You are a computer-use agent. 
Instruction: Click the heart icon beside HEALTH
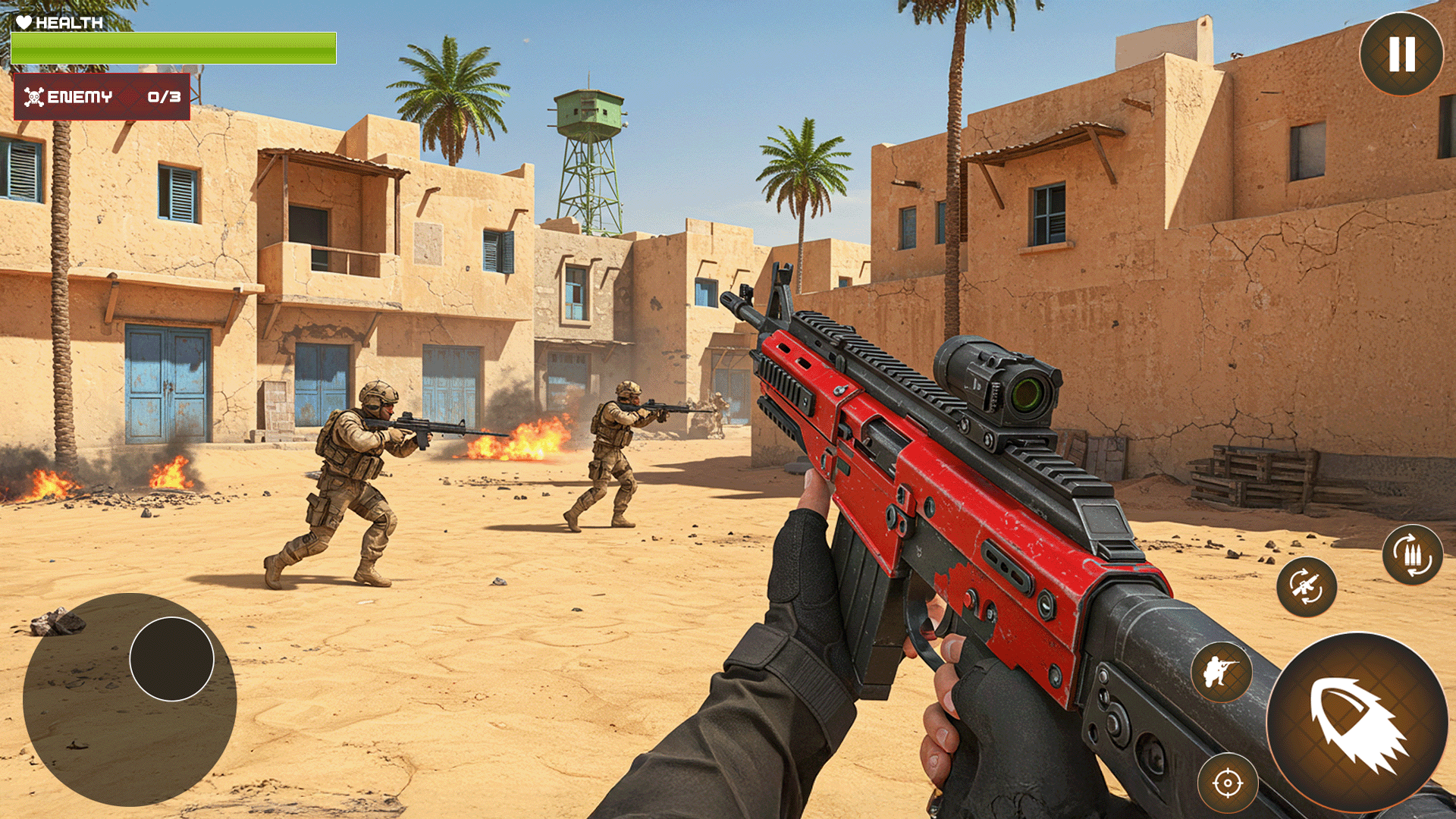pos(24,21)
